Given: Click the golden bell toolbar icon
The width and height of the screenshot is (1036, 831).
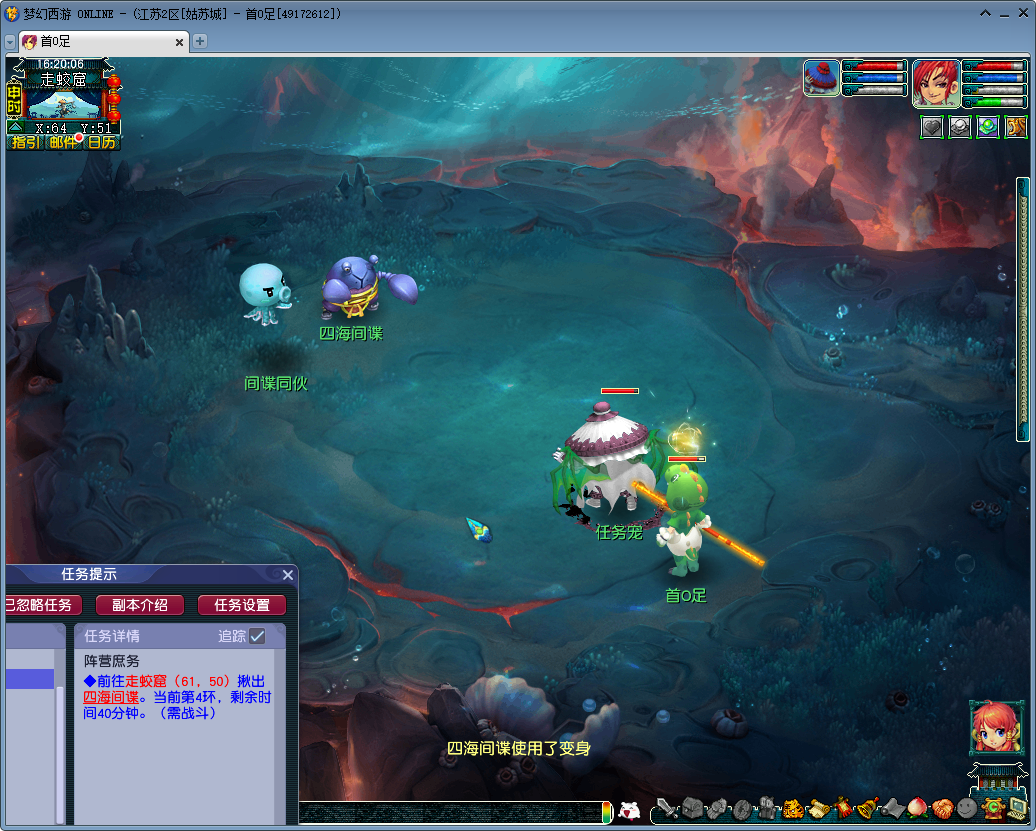Looking at the screenshot, I should (x=867, y=808).
